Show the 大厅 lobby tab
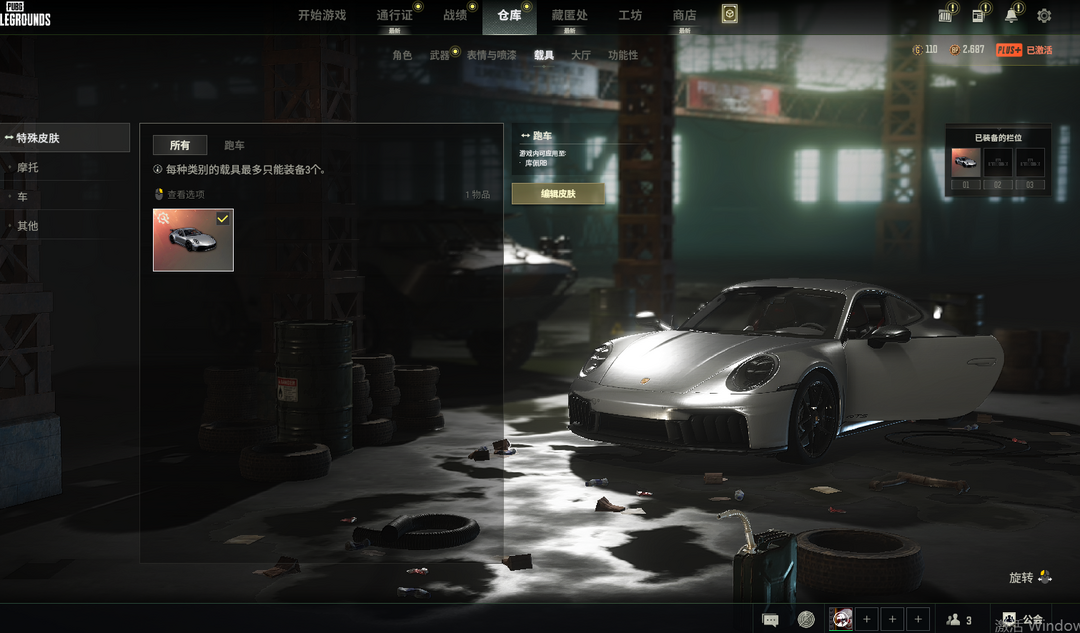This screenshot has width=1080, height=633. [x=580, y=55]
